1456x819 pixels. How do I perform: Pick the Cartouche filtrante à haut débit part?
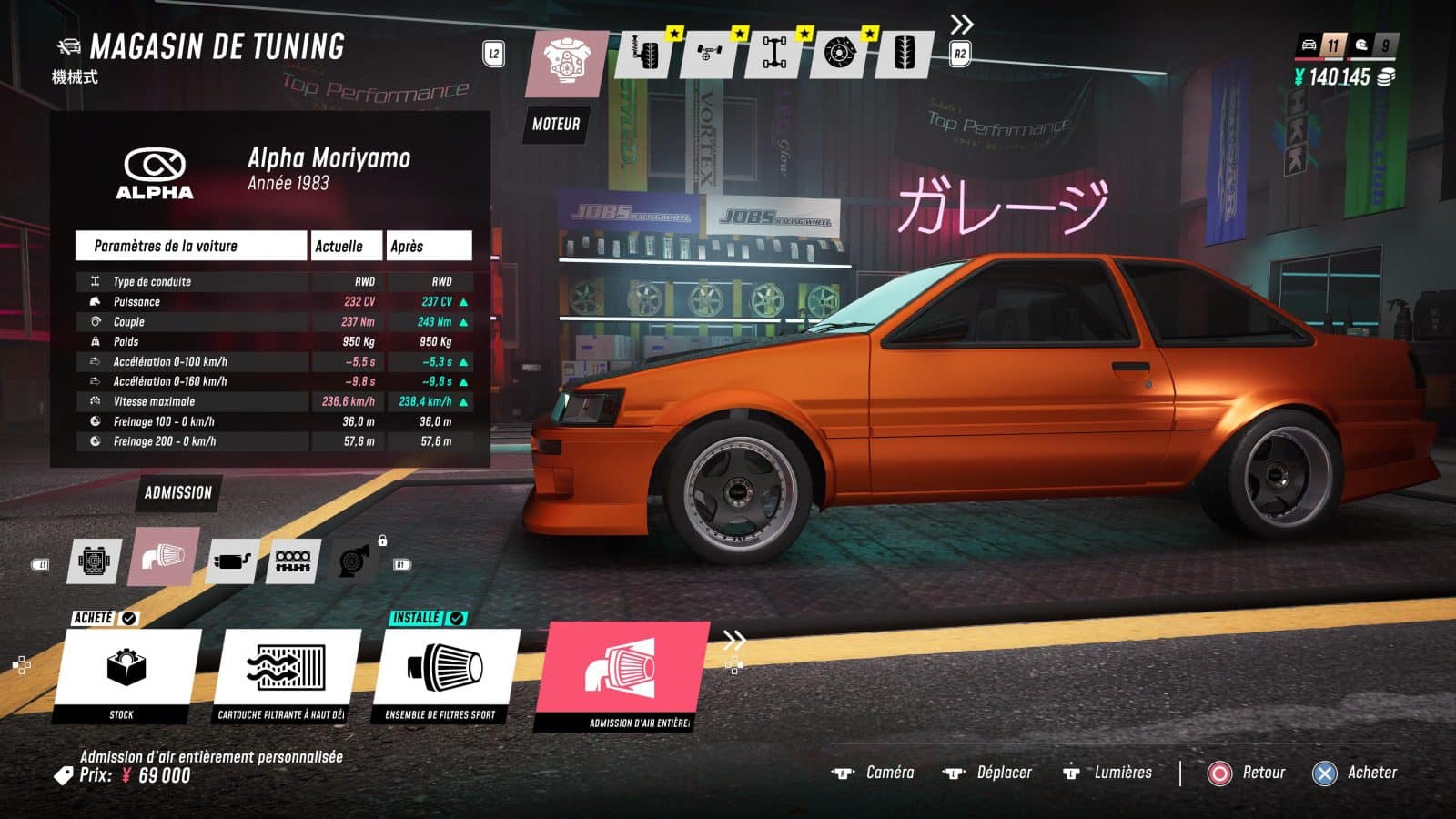(285, 675)
